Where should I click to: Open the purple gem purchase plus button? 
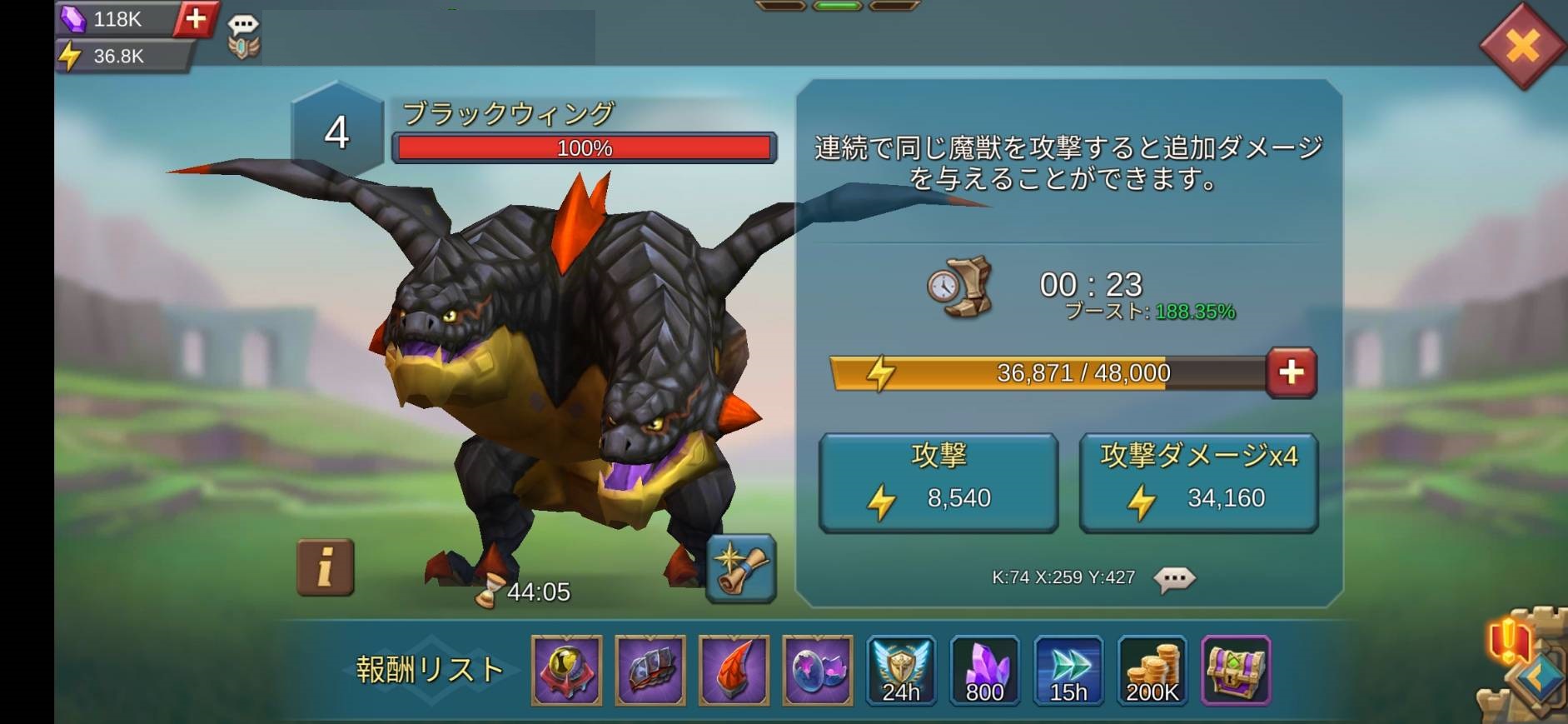pyautogui.click(x=196, y=18)
